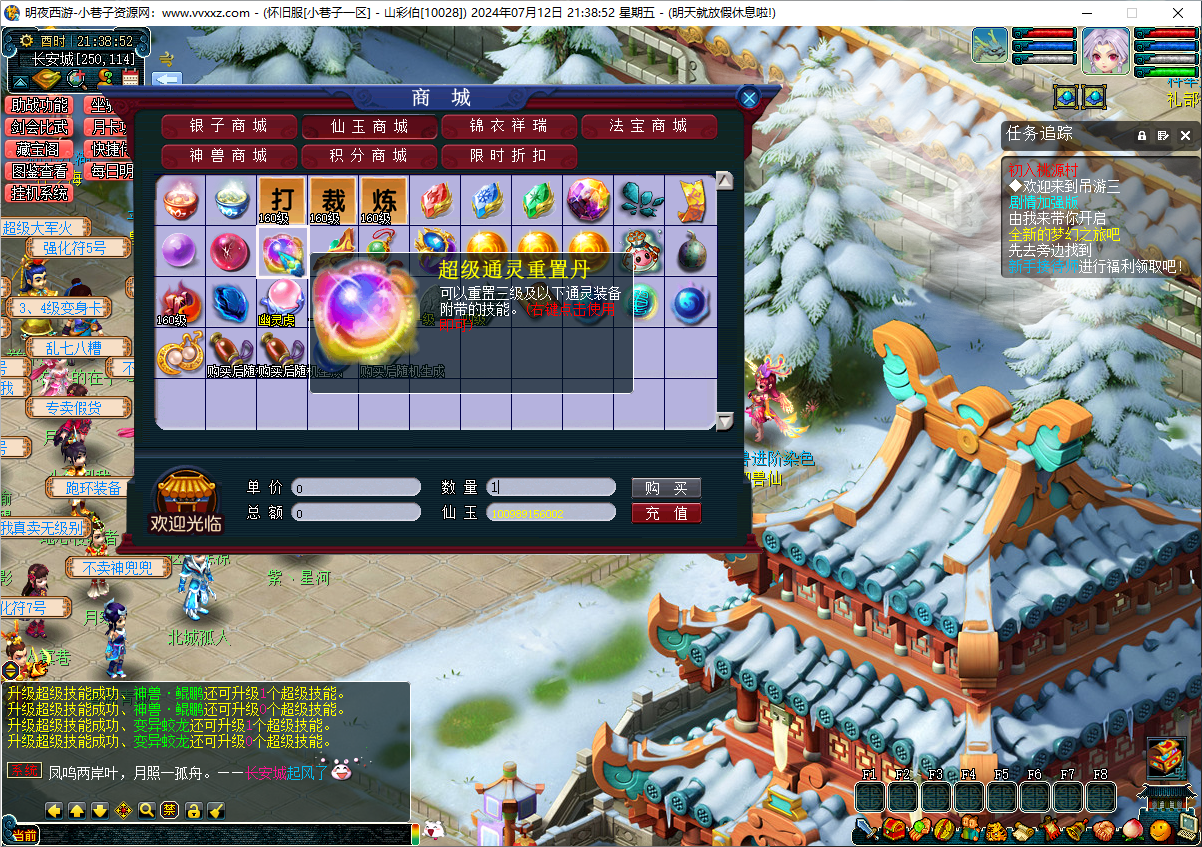Open the 助战功能 assist function menu
Viewport: 1202px width, 847px height.
tap(41, 105)
